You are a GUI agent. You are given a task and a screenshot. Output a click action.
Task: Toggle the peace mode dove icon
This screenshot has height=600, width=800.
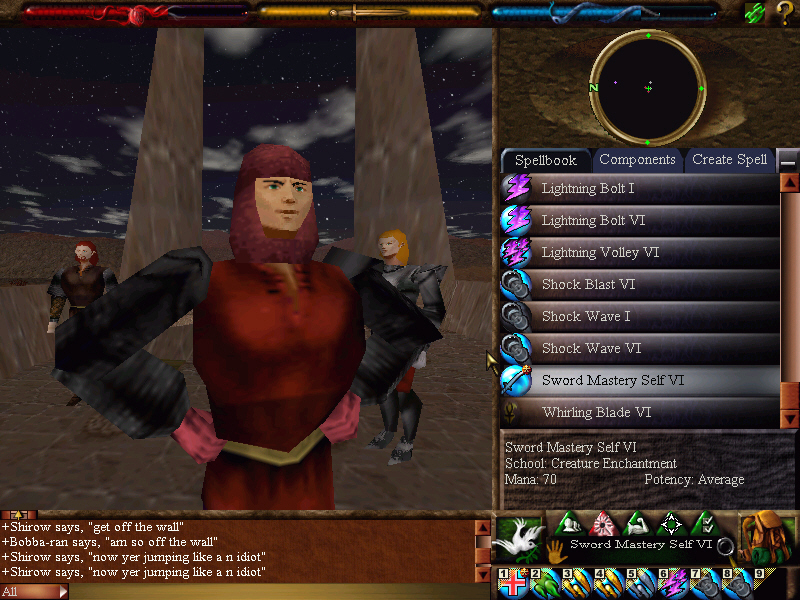517,536
